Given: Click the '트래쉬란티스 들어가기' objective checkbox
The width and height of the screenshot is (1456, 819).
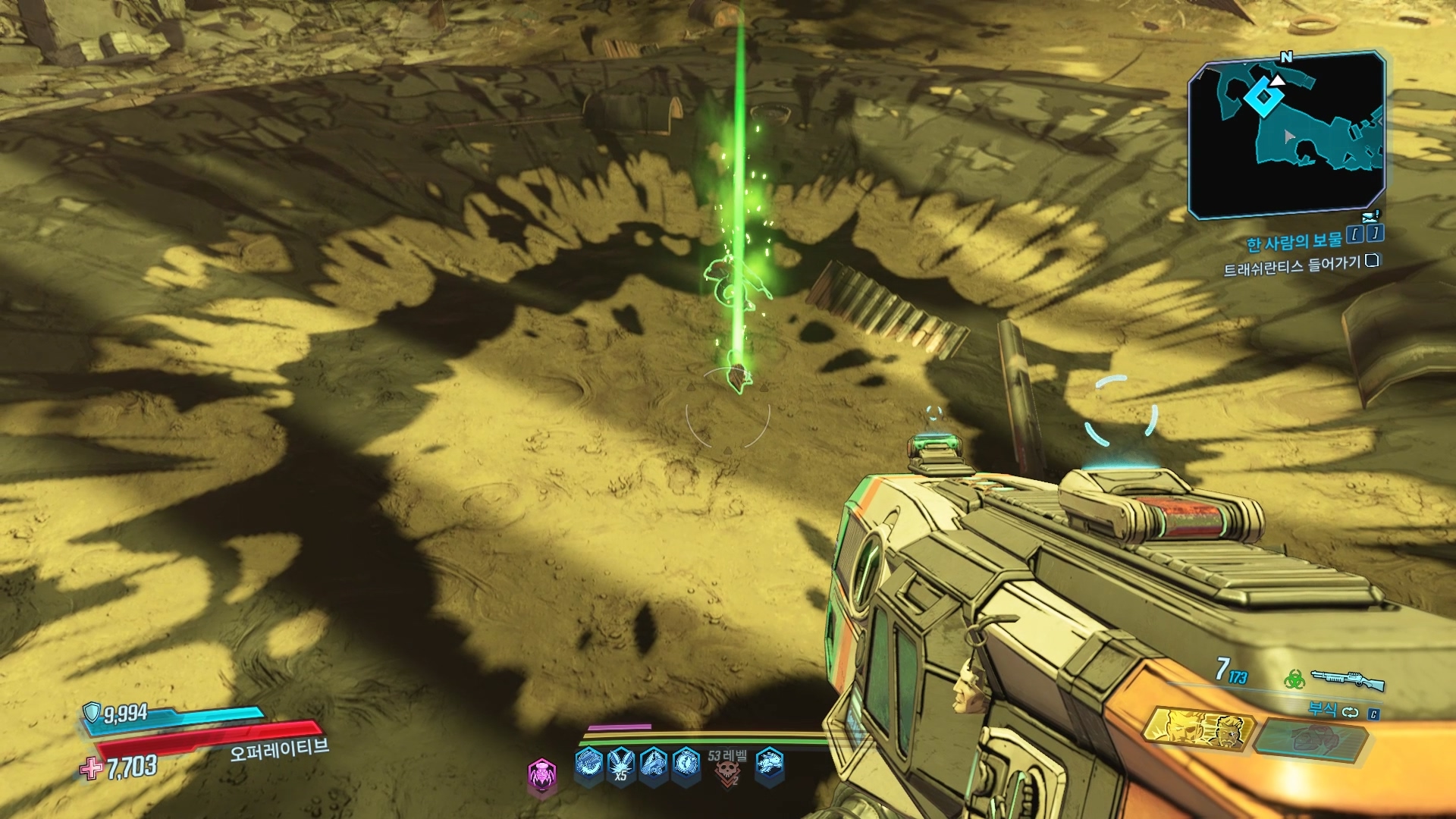Looking at the screenshot, I should (1372, 261).
